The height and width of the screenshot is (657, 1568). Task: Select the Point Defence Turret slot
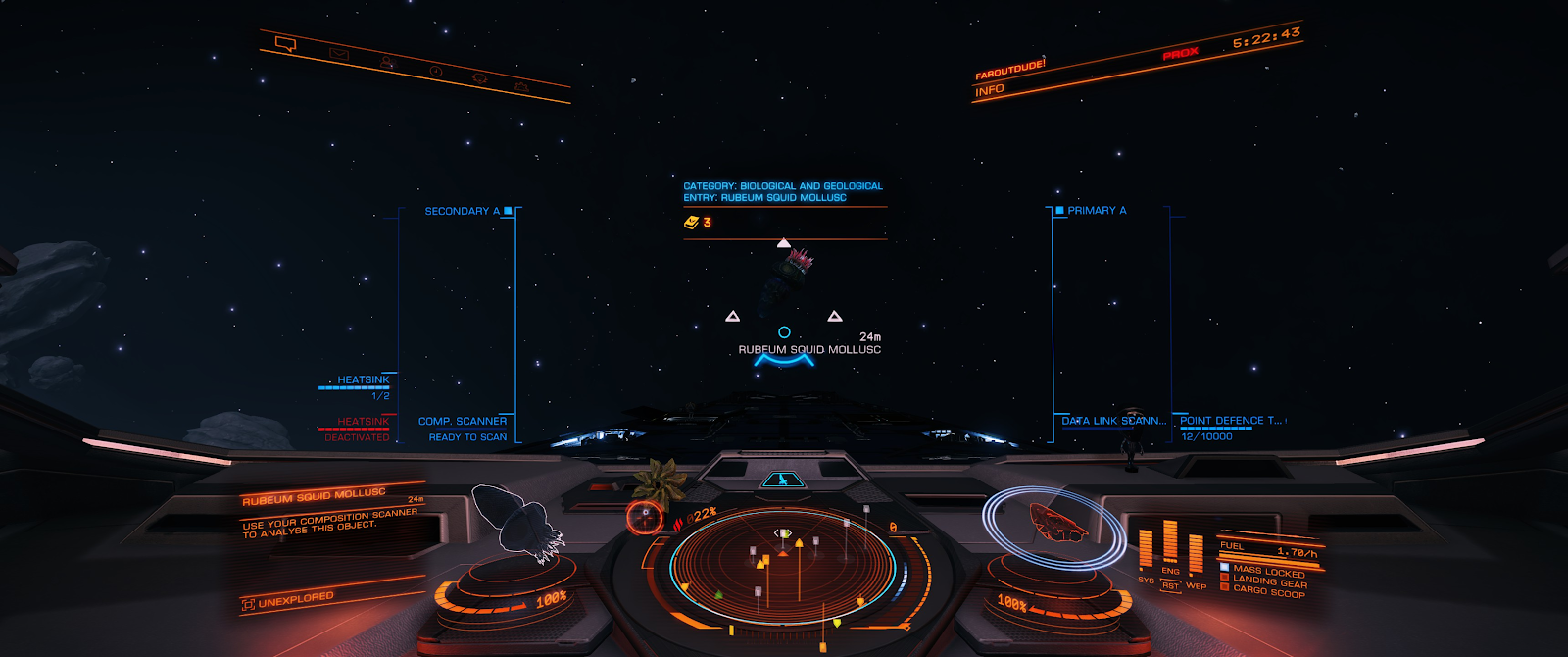pos(1230,421)
